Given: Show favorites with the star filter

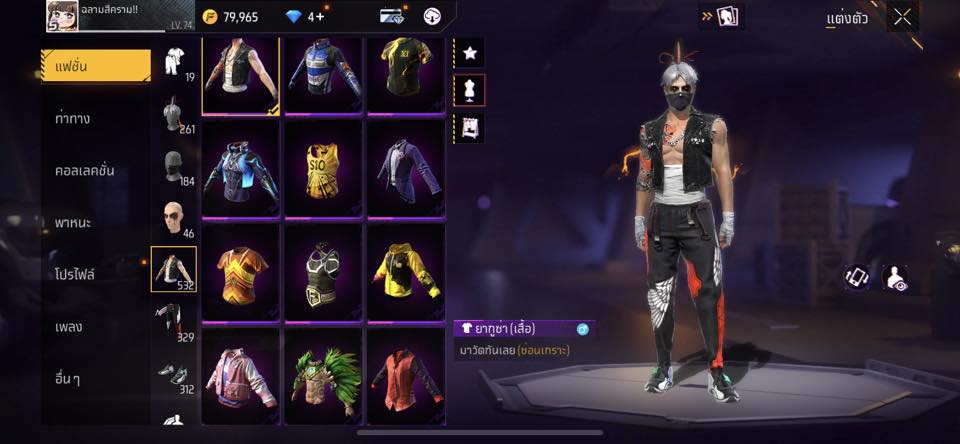Looking at the screenshot, I should [469, 52].
